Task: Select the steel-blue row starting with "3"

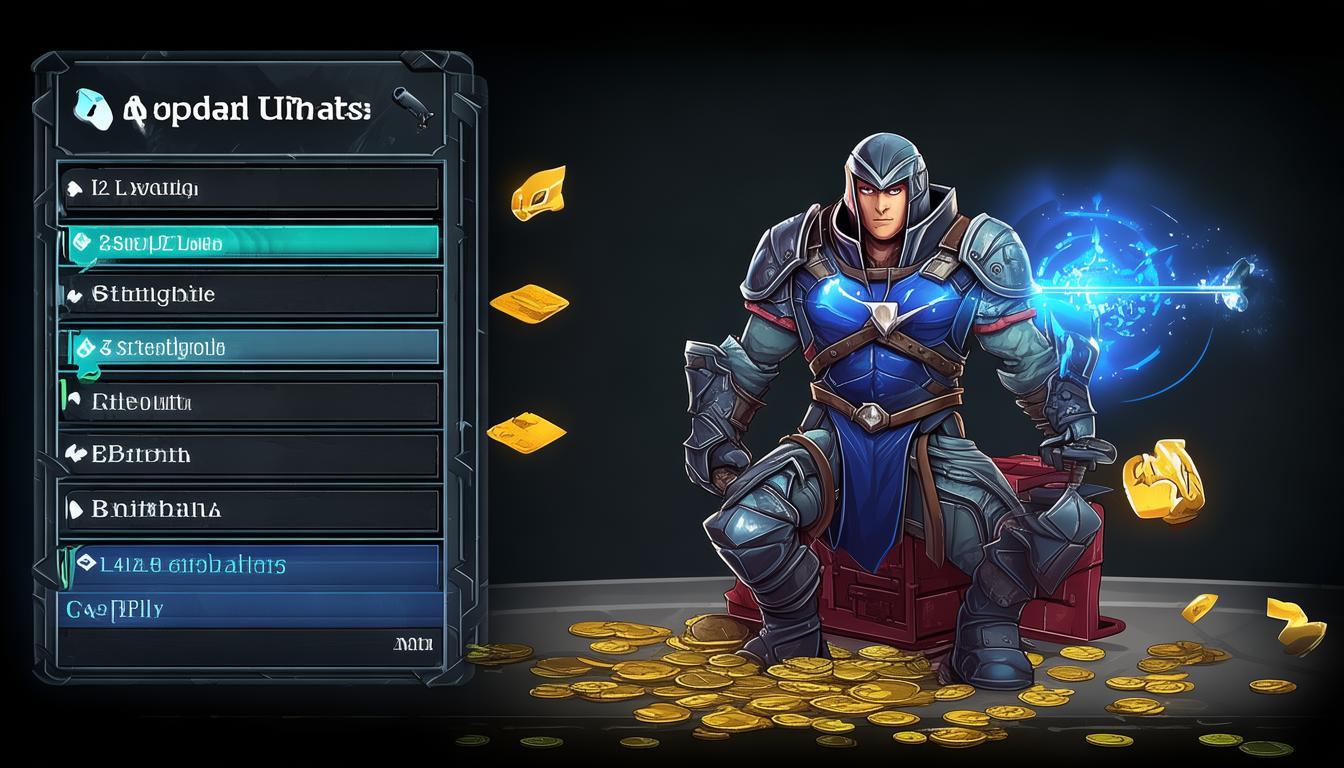Action: pos(250,348)
